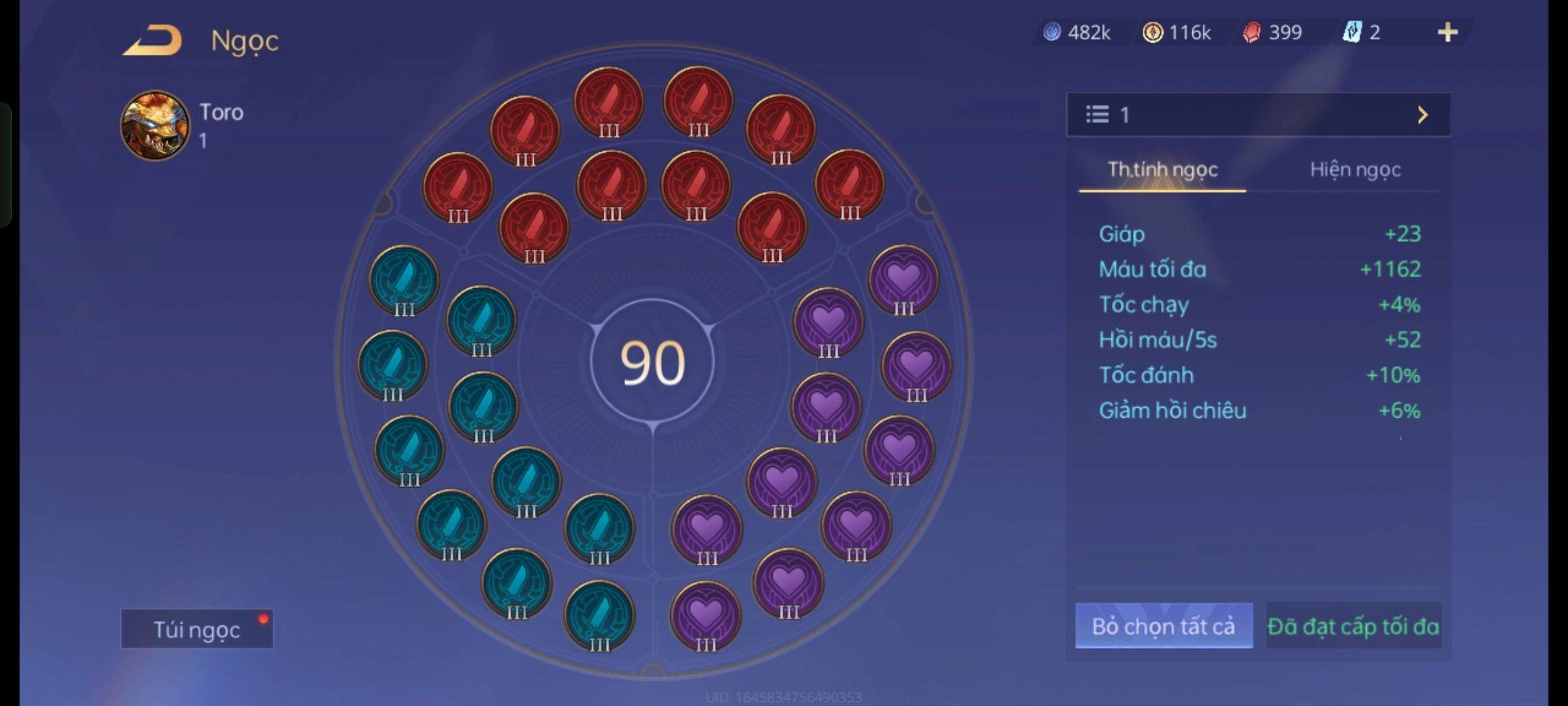Open the Túi ngọc bag
1568x706 pixels.
(x=197, y=629)
